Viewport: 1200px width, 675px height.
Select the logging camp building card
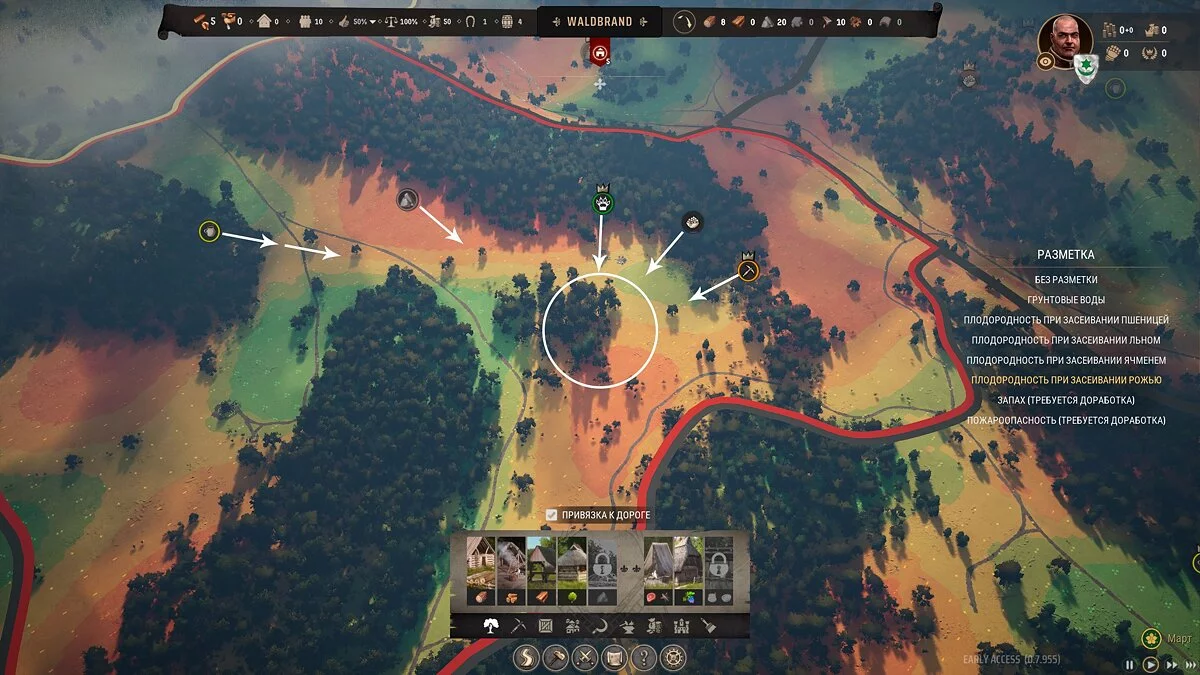(x=481, y=571)
